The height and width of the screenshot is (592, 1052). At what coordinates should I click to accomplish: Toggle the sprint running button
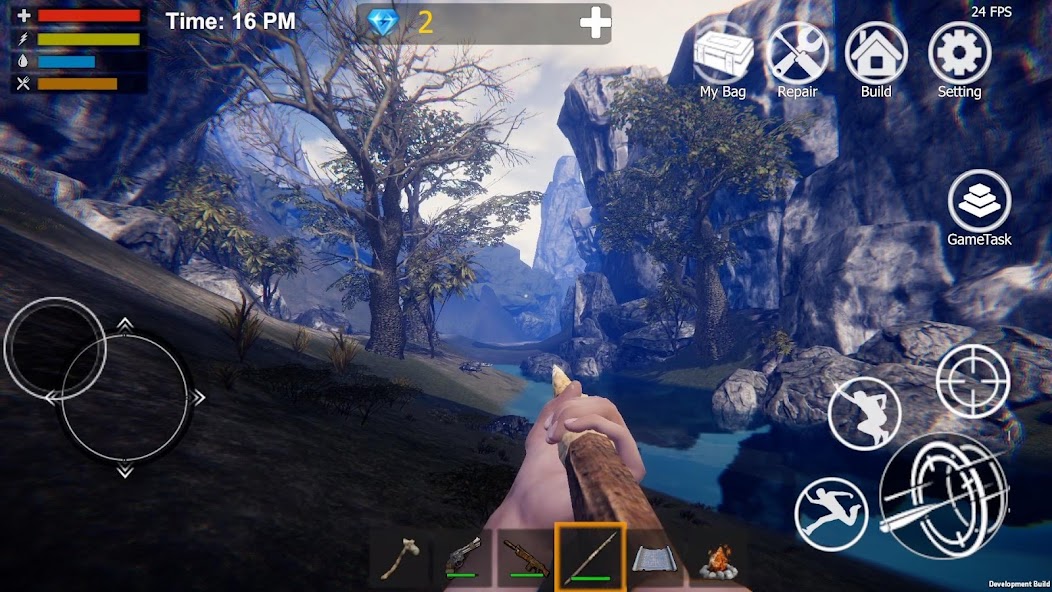[x=830, y=513]
